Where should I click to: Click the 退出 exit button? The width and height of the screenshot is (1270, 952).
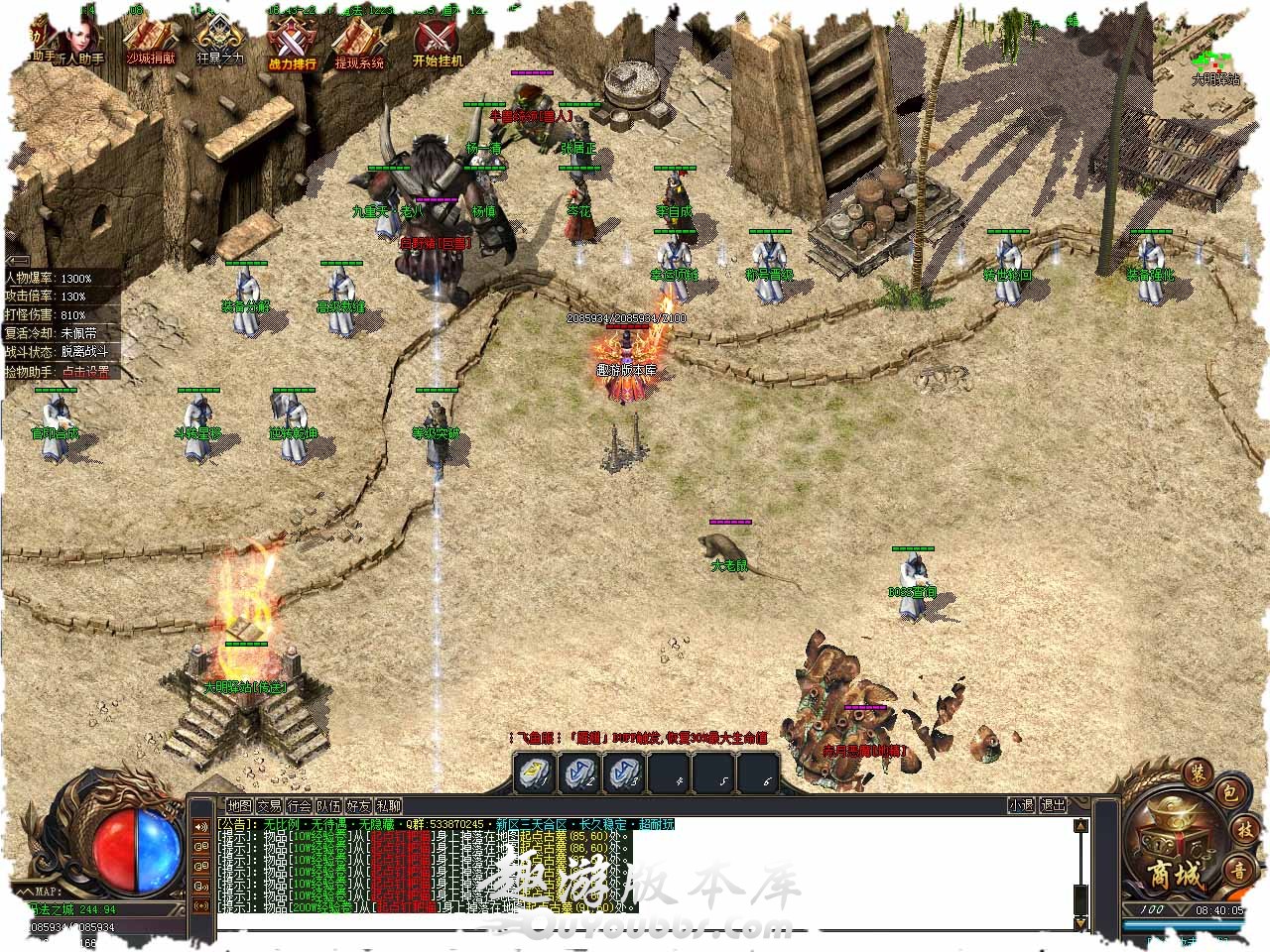click(1053, 805)
